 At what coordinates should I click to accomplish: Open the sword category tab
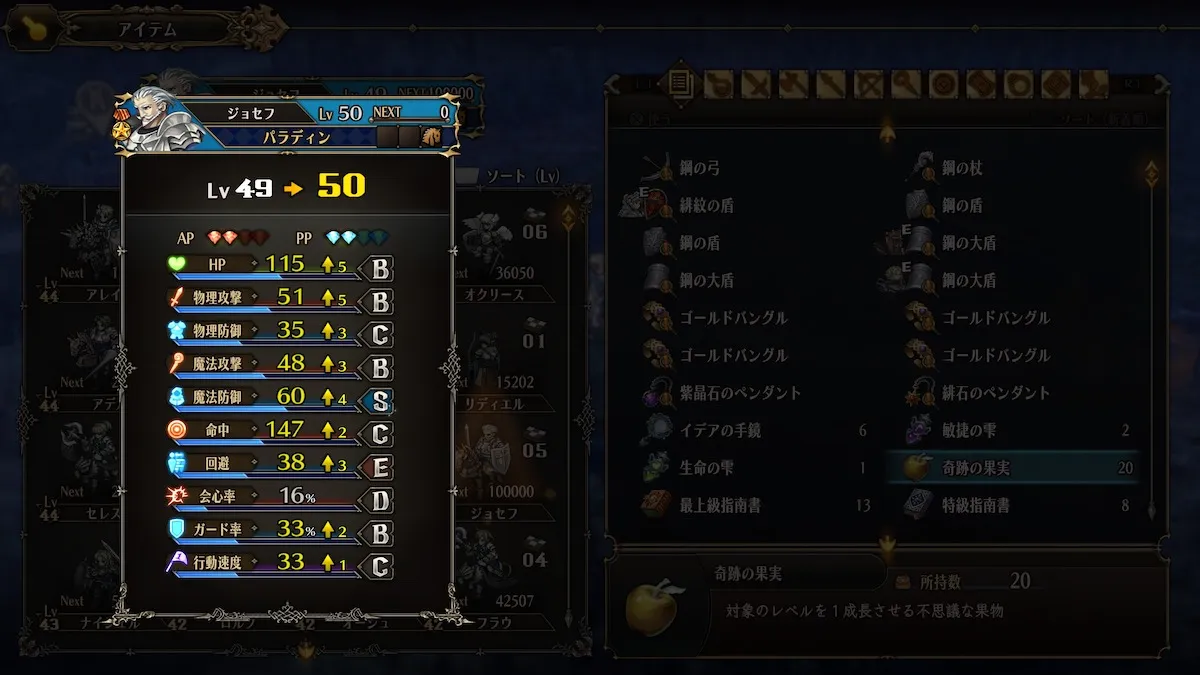tap(756, 84)
